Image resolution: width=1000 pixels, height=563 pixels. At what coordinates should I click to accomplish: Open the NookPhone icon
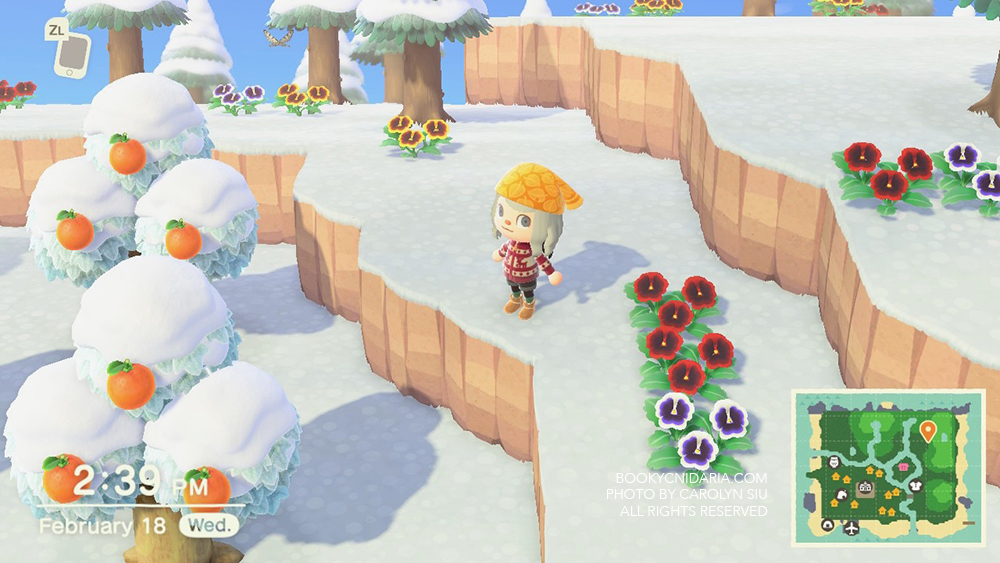(70, 56)
